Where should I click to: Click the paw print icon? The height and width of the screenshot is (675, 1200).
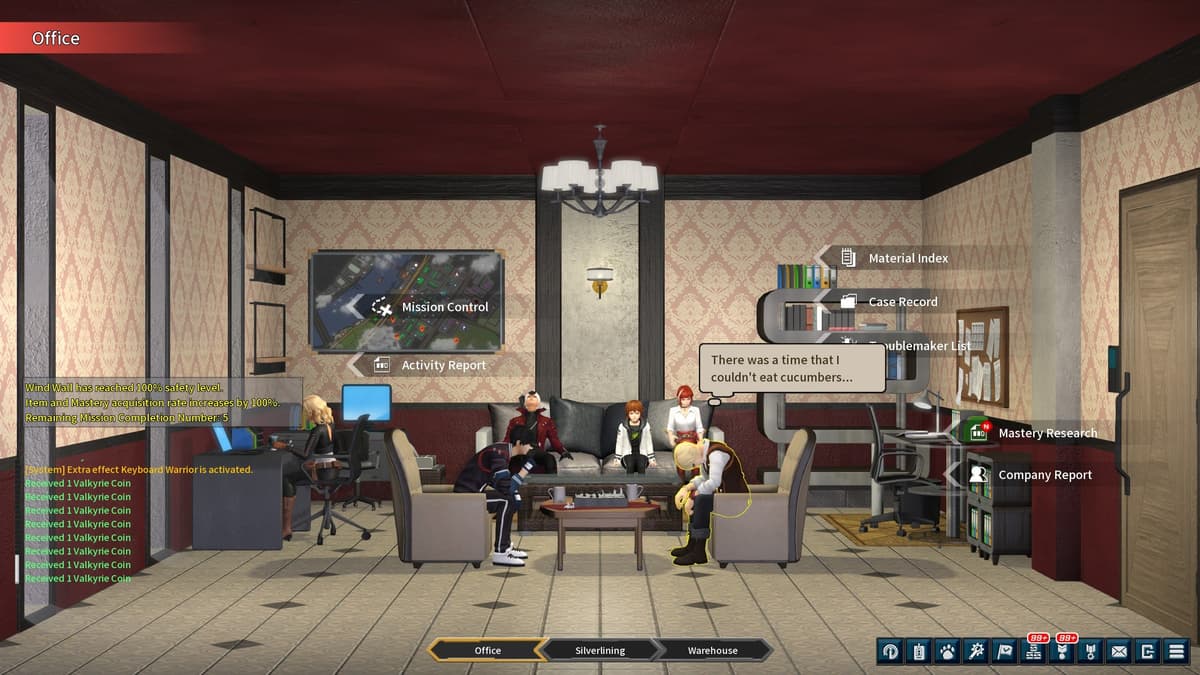click(947, 651)
